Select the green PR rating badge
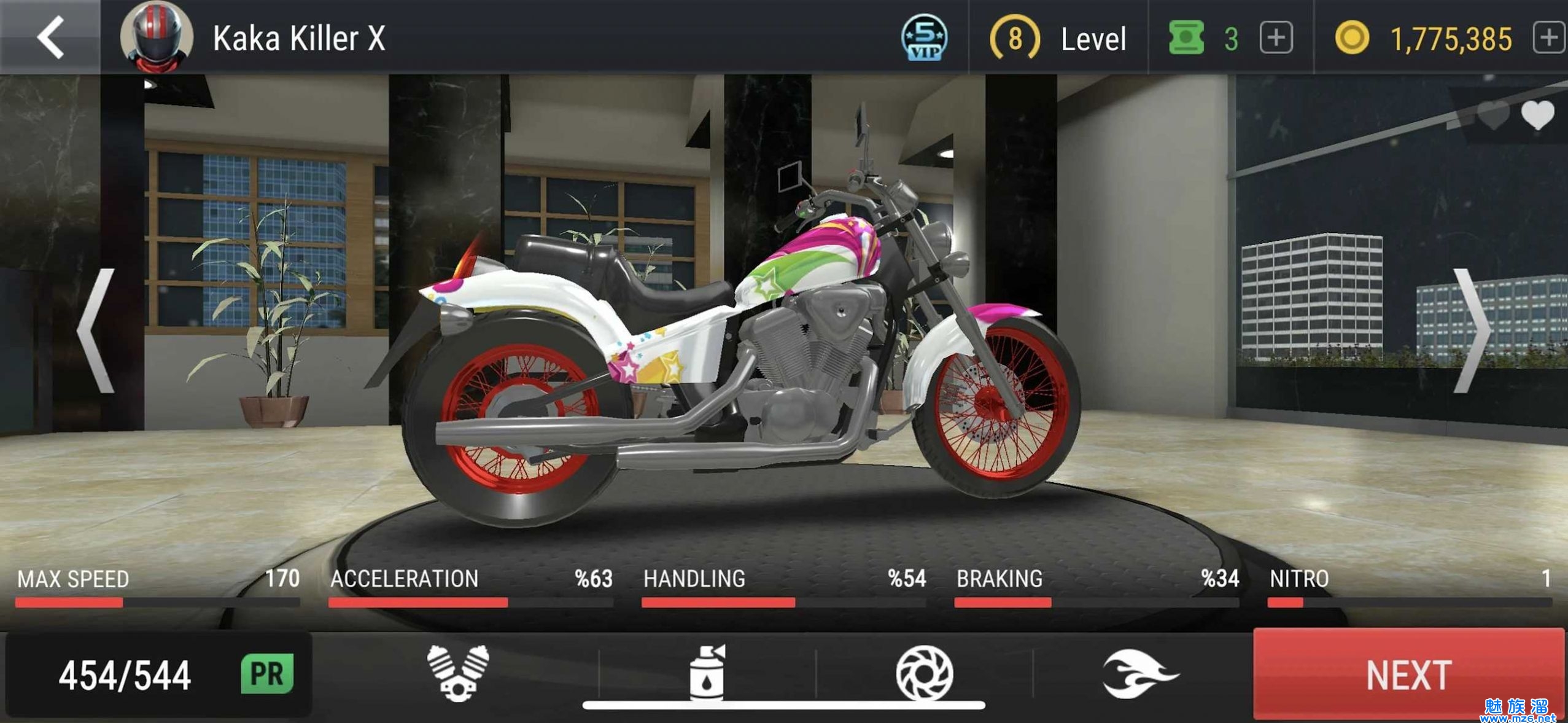 click(267, 674)
